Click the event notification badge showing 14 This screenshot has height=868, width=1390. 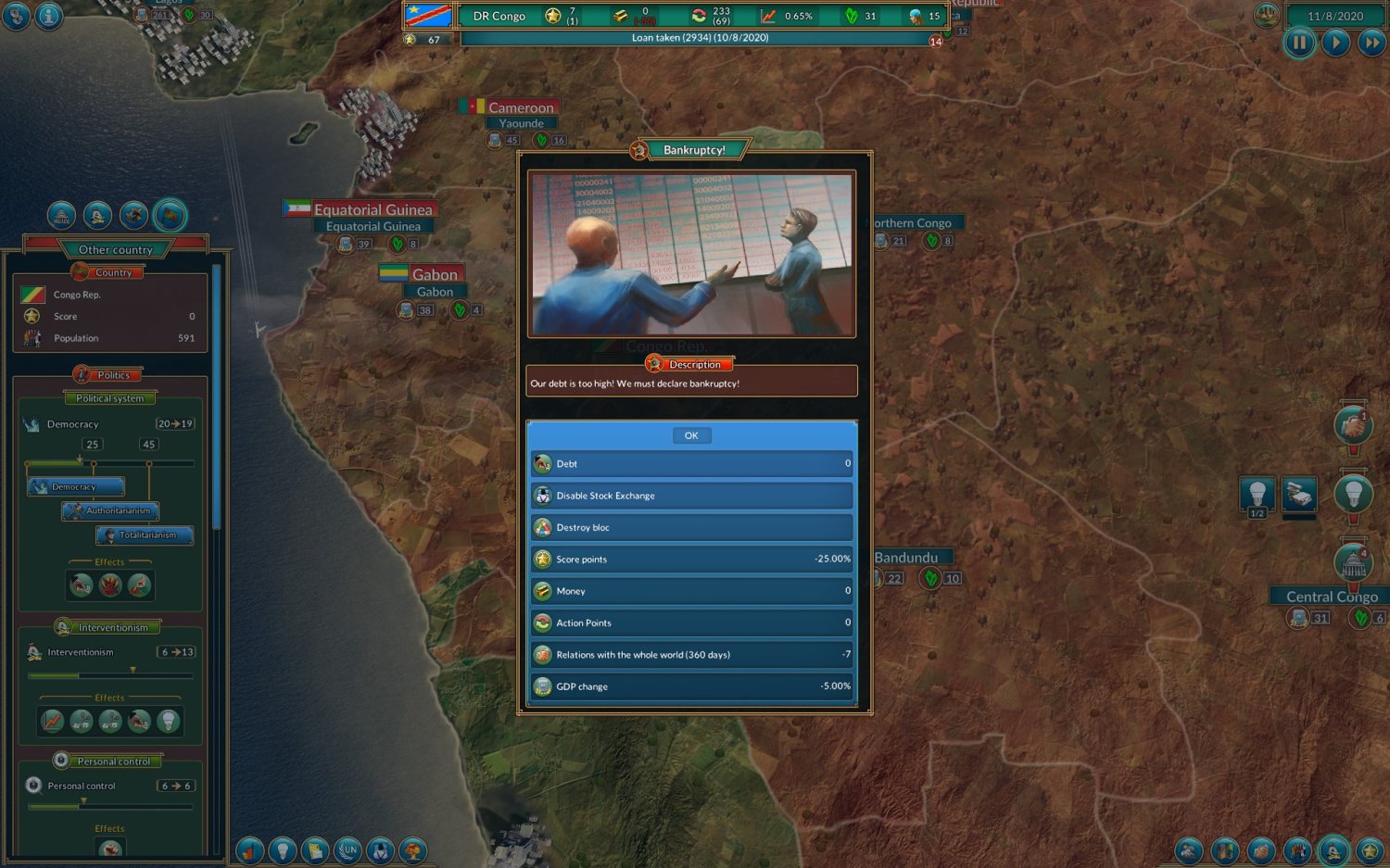tap(936, 42)
